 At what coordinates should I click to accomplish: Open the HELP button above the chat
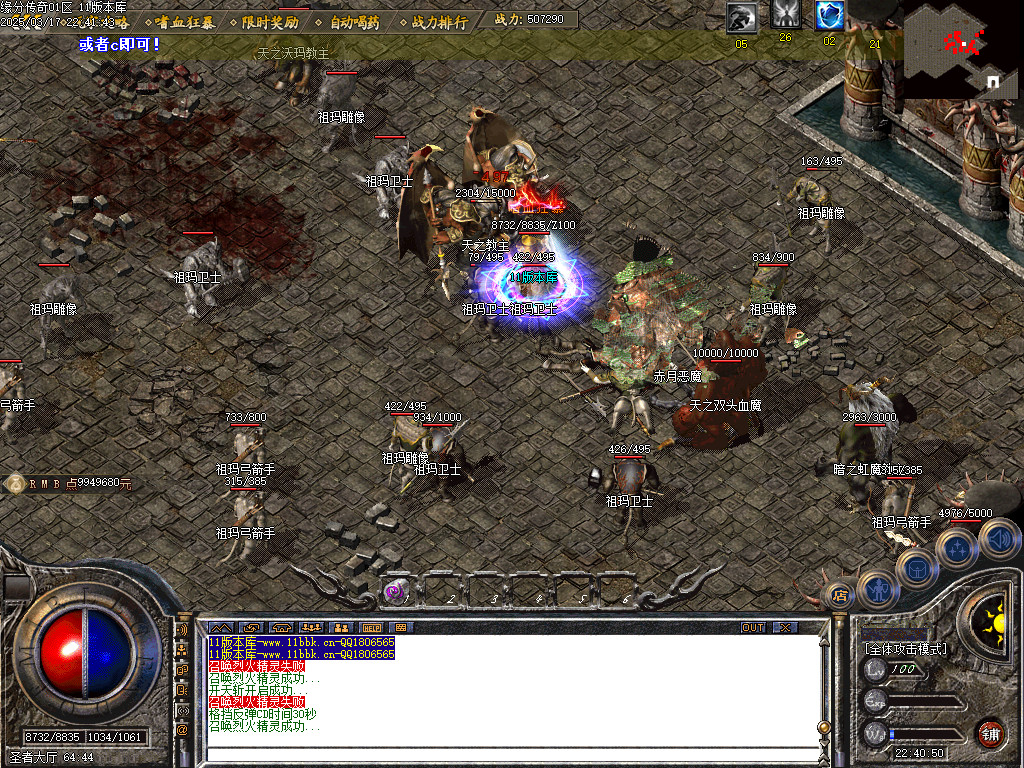point(371,627)
